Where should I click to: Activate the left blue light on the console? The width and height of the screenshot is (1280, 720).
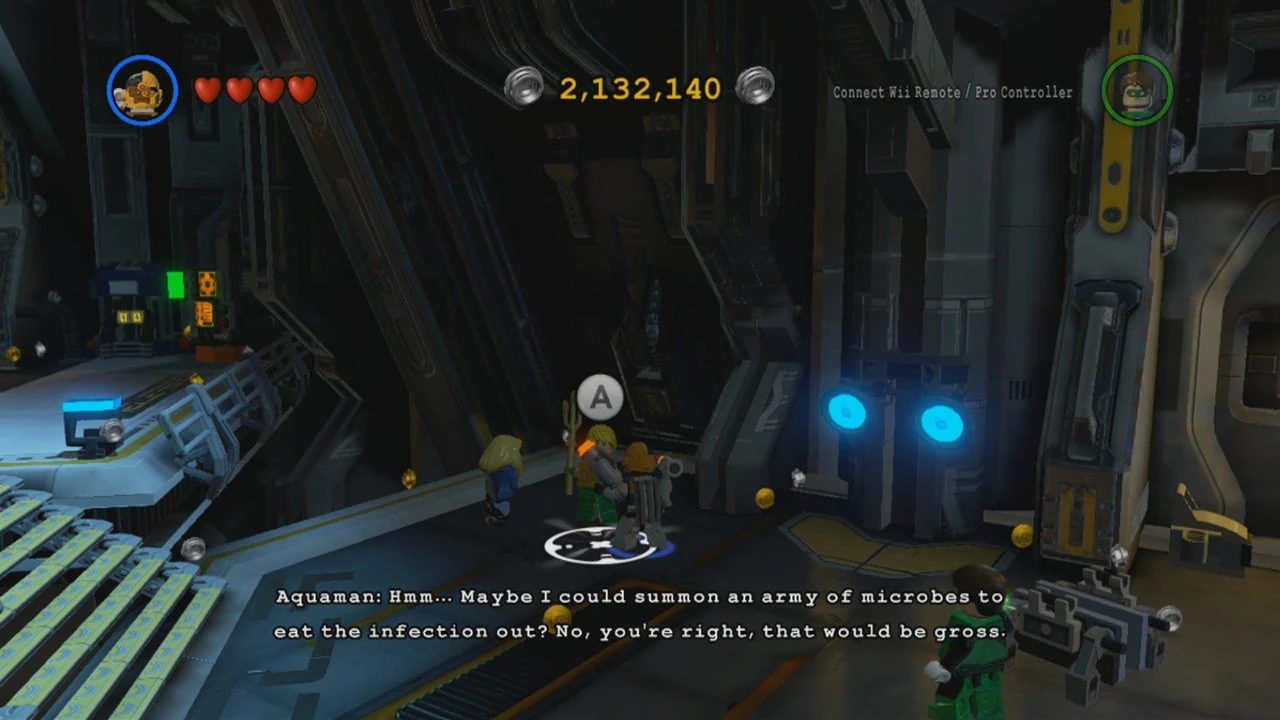(x=847, y=413)
